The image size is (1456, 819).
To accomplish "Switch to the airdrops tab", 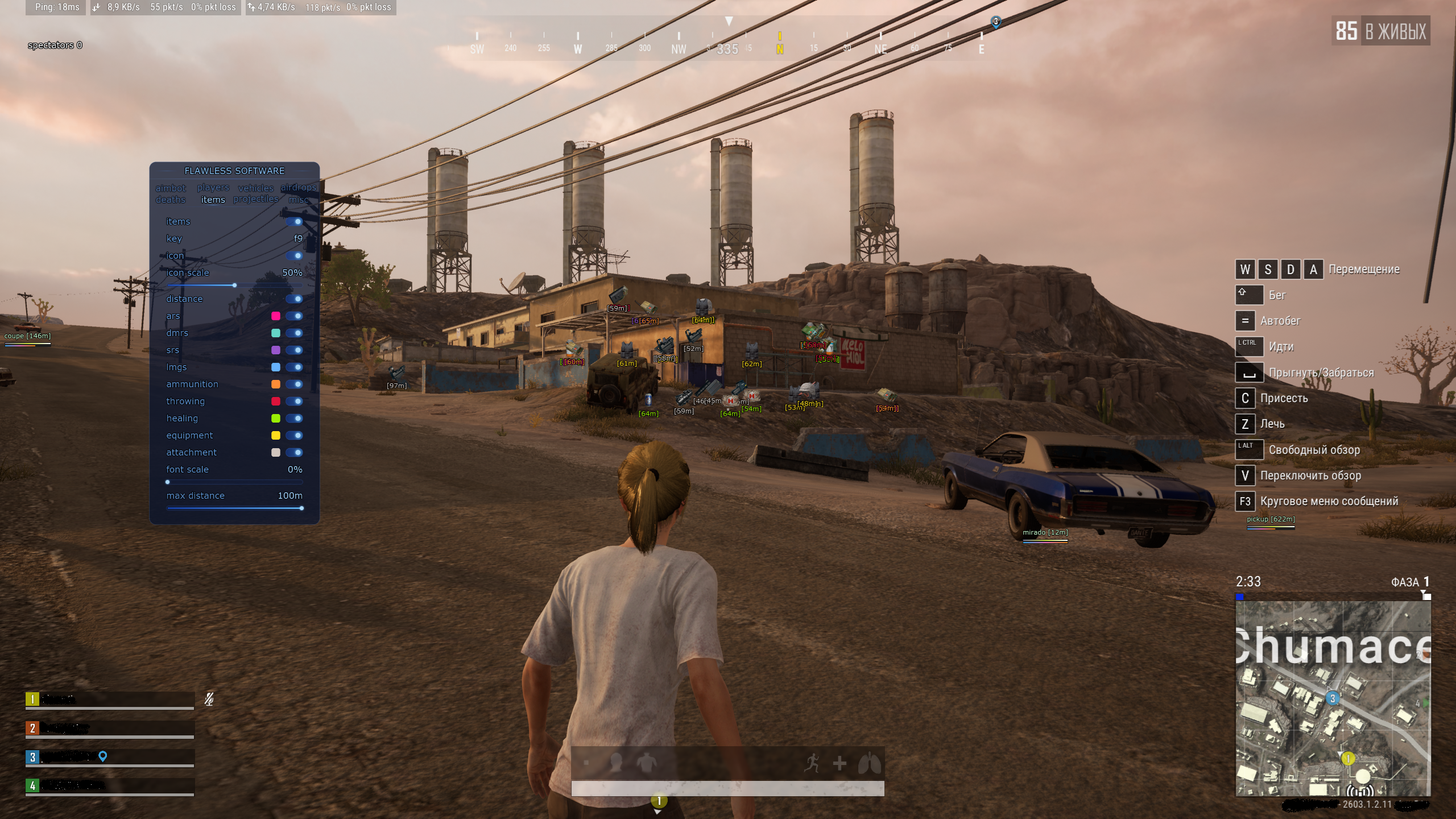I will [x=298, y=187].
